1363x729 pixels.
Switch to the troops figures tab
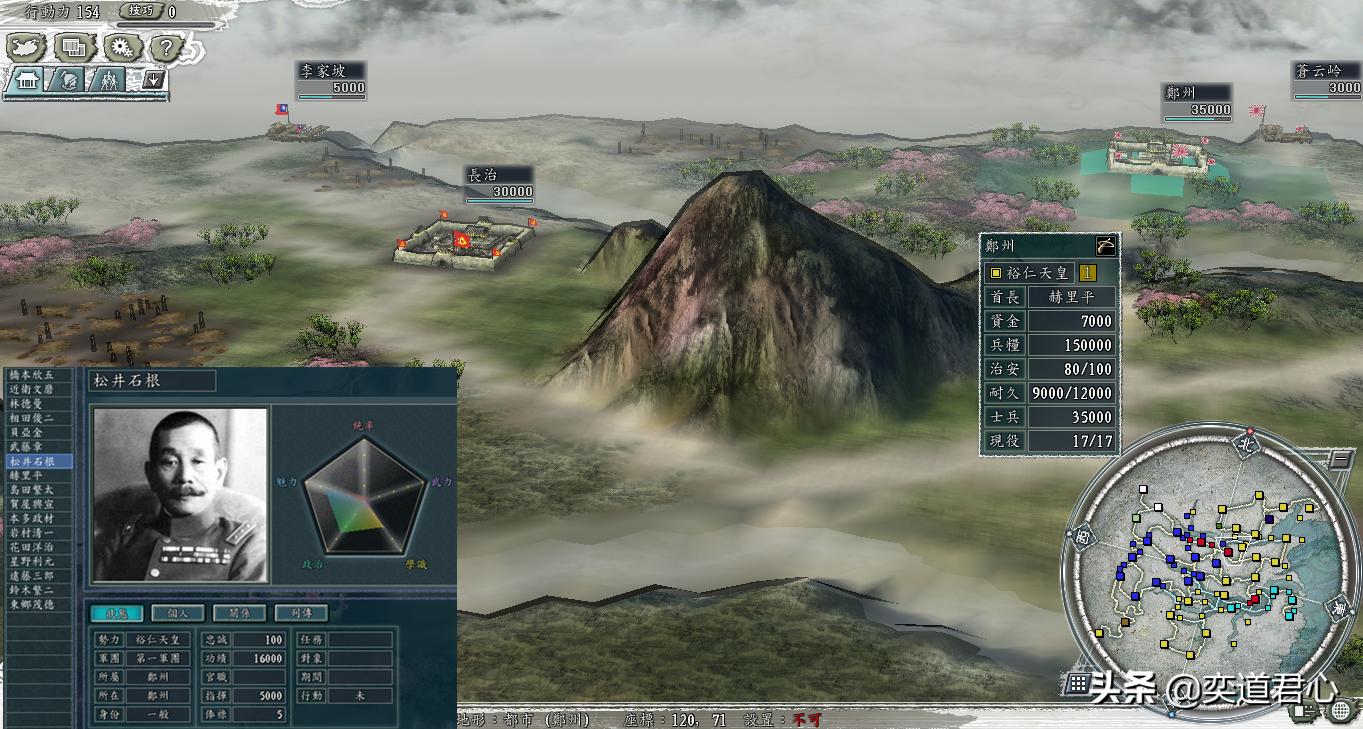(x=110, y=80)
